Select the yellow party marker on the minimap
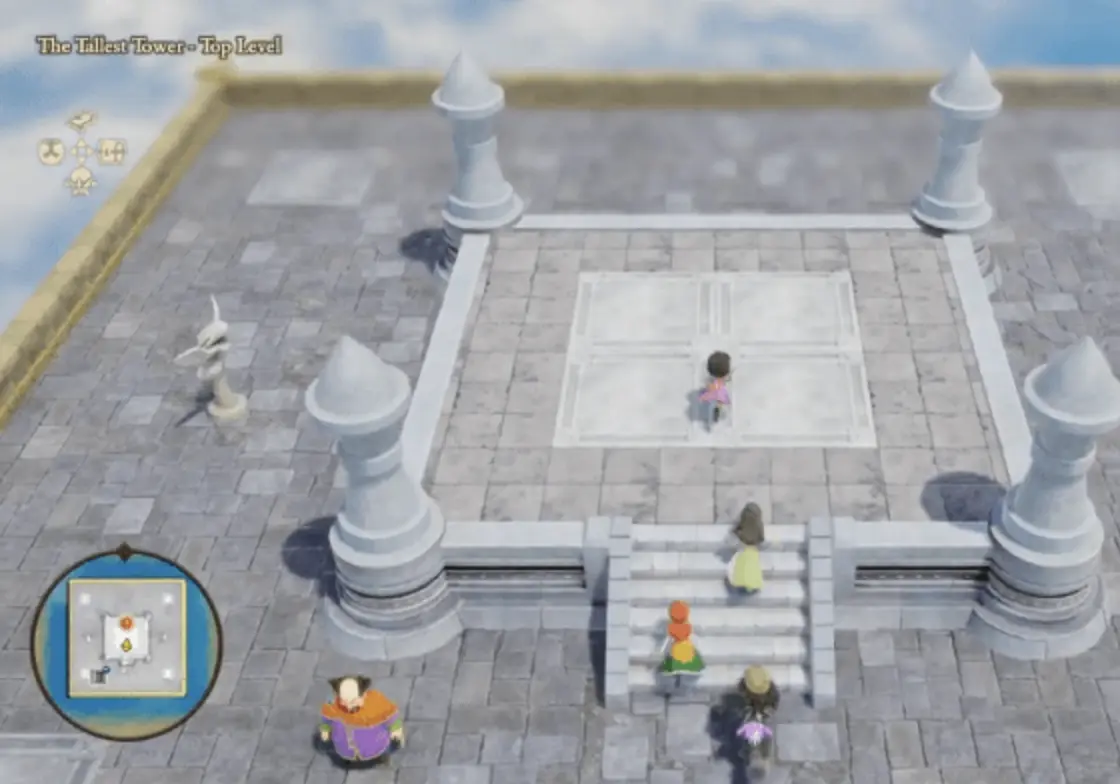This screenshot has height=784, width=1120. pyautogui.click(x=127, y=645)
